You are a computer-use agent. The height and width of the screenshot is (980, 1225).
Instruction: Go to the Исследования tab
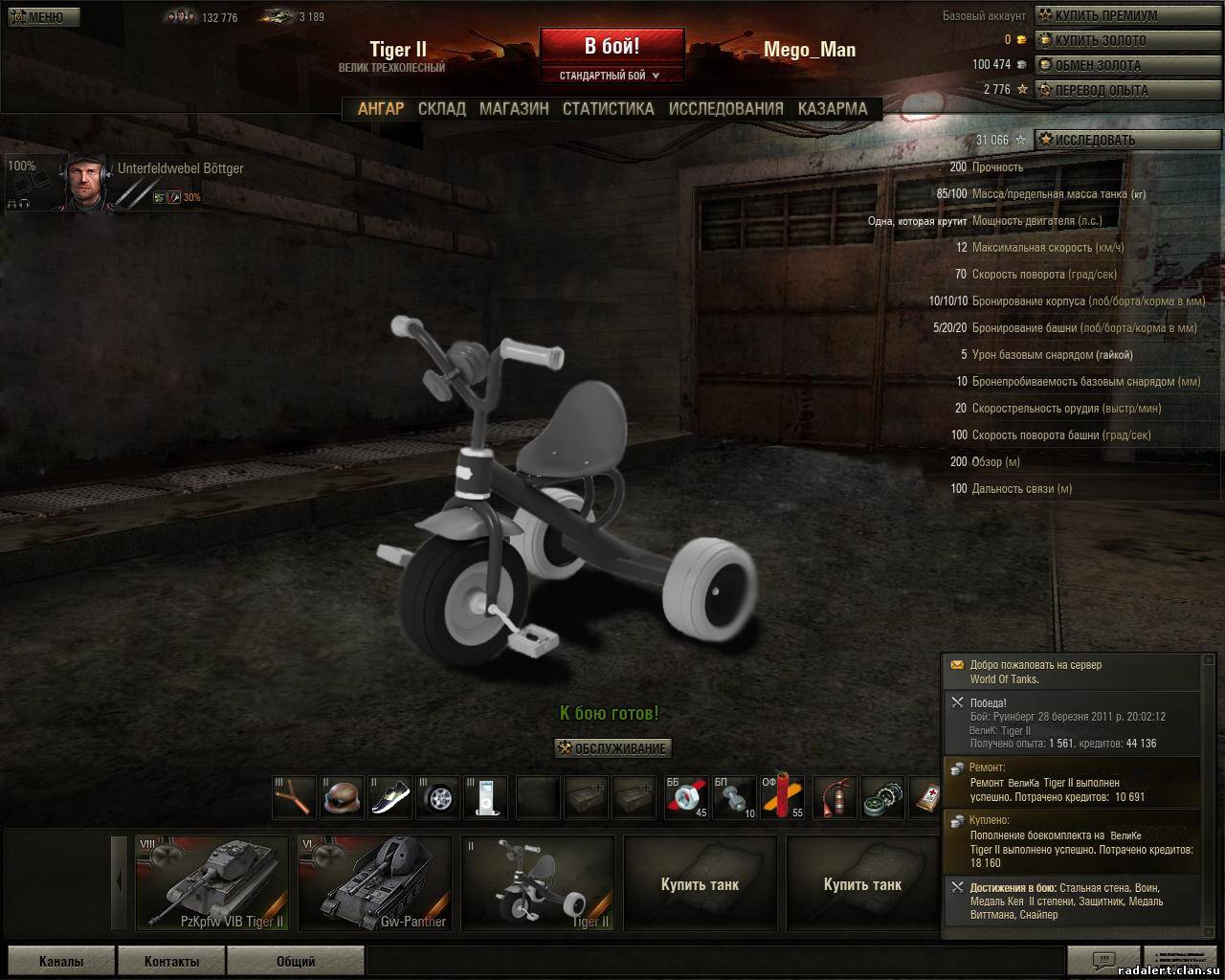tap(725, 109)
